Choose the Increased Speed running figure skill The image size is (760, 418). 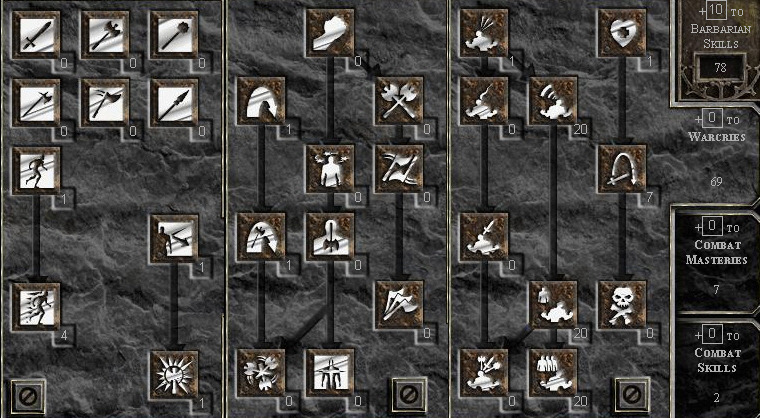click(x=36, y=302)
